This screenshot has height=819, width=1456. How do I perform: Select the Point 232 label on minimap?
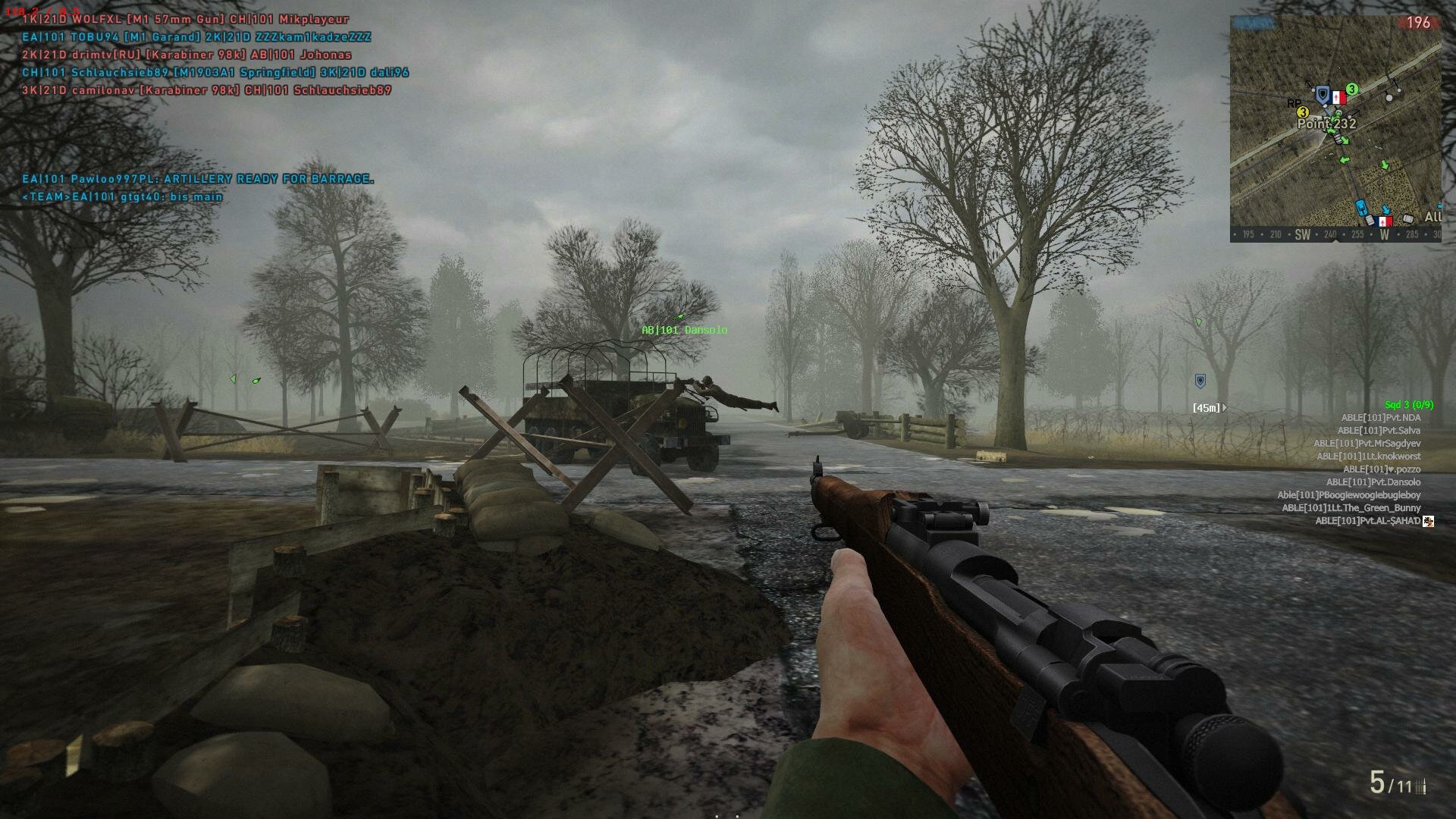(x=1326, y=124)
